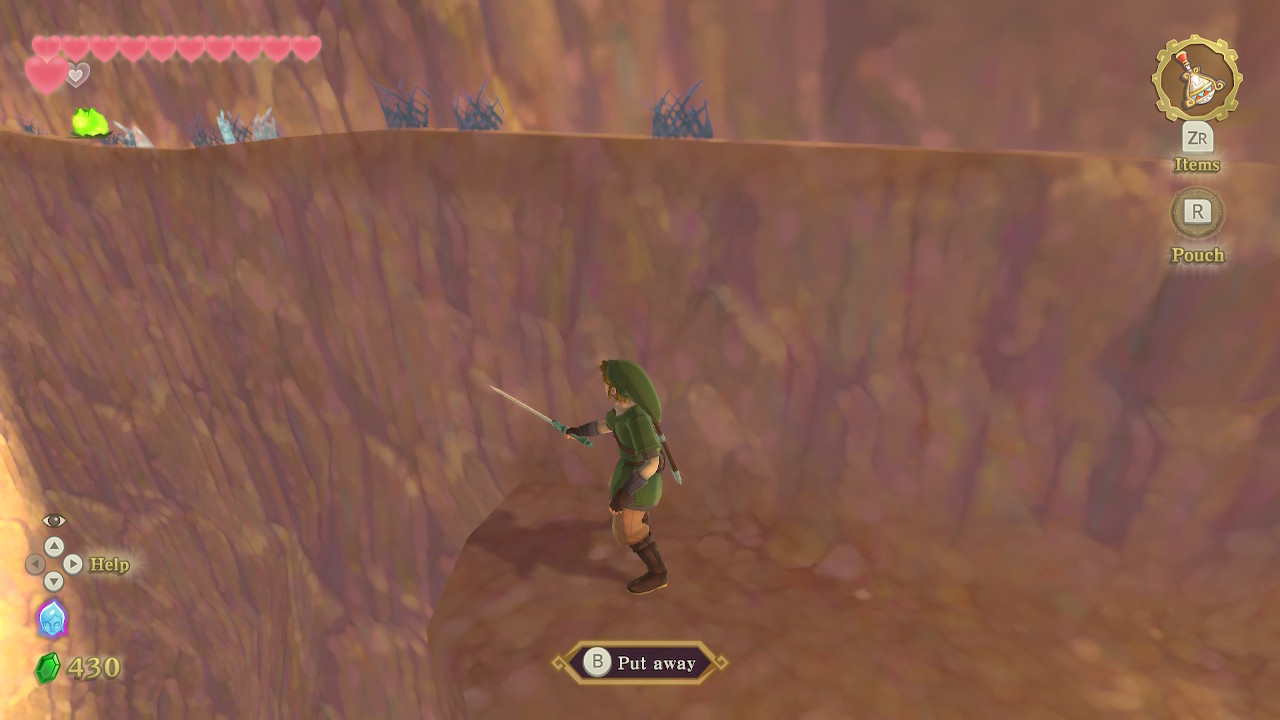Open the Items wheel icon
The image size is (1280, 720).
coord(1196,80)
